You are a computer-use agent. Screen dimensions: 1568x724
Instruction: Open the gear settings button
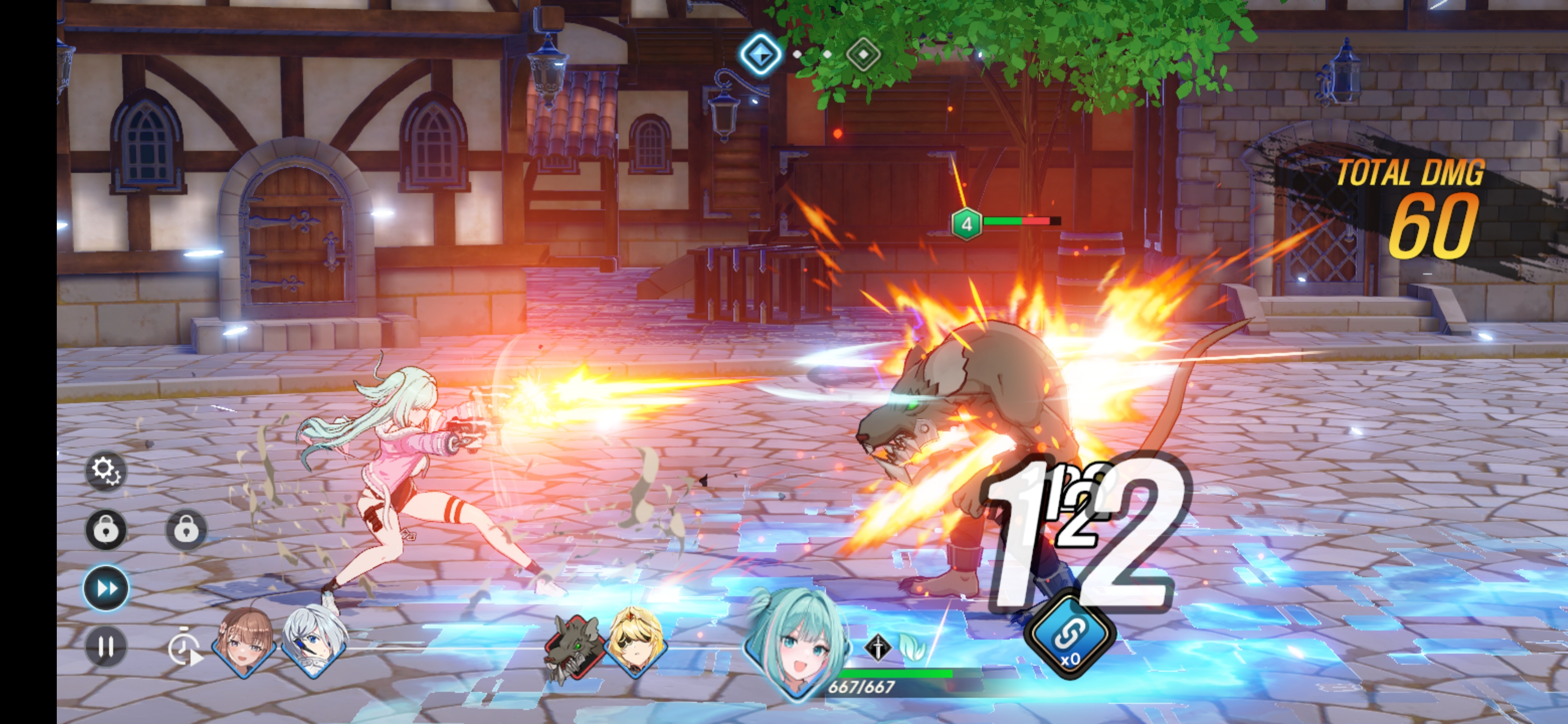106,470
